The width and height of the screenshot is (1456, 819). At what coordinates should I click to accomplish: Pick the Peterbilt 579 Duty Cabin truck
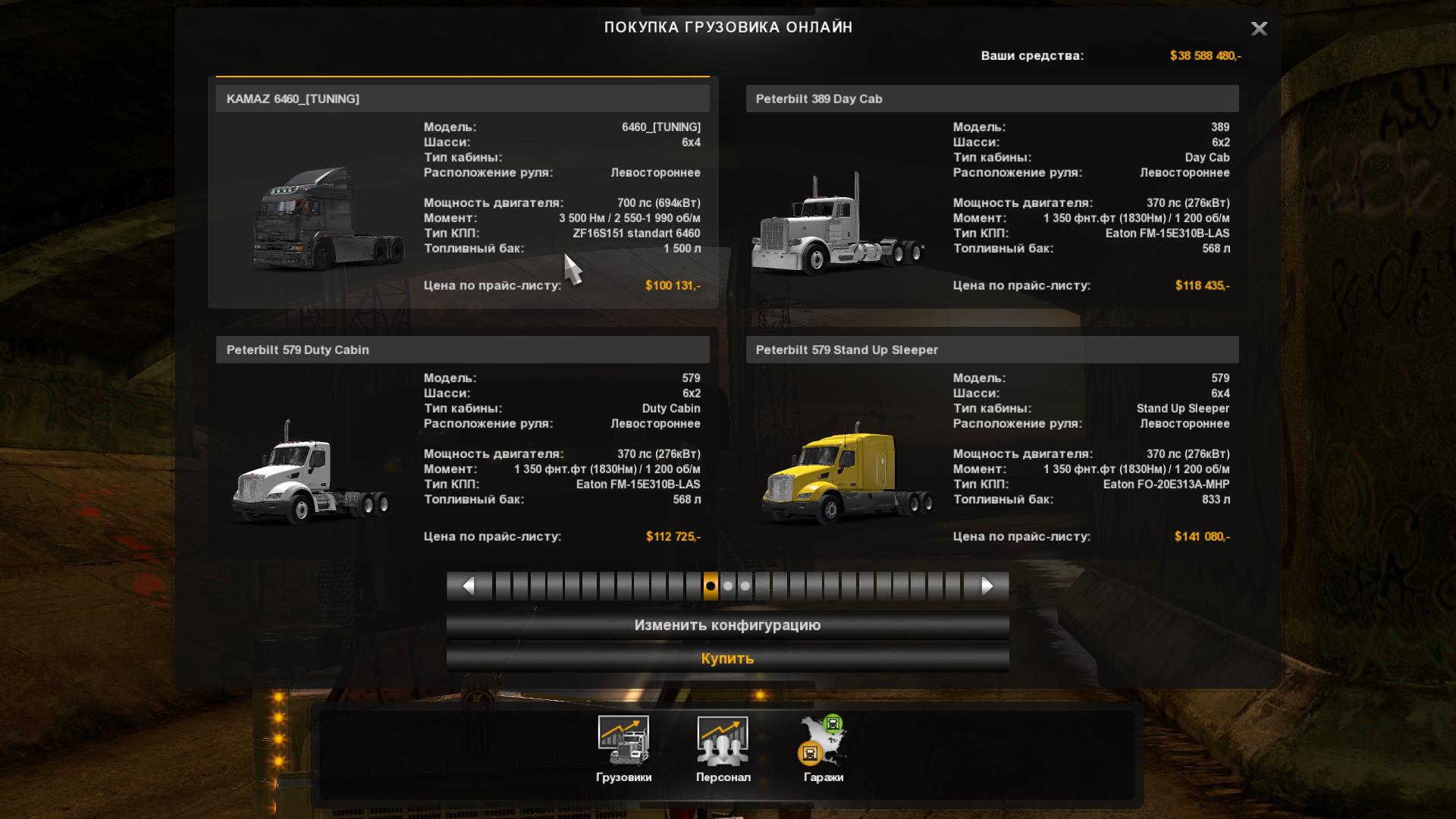(x=463, y=447)
